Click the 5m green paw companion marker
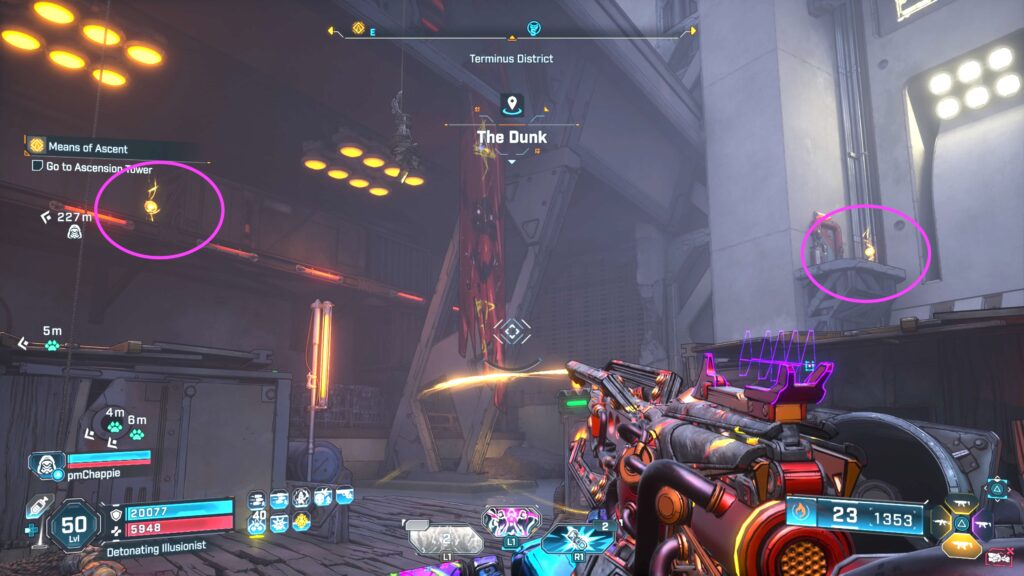Viewport: 1024px width, 576px height. 52,345
